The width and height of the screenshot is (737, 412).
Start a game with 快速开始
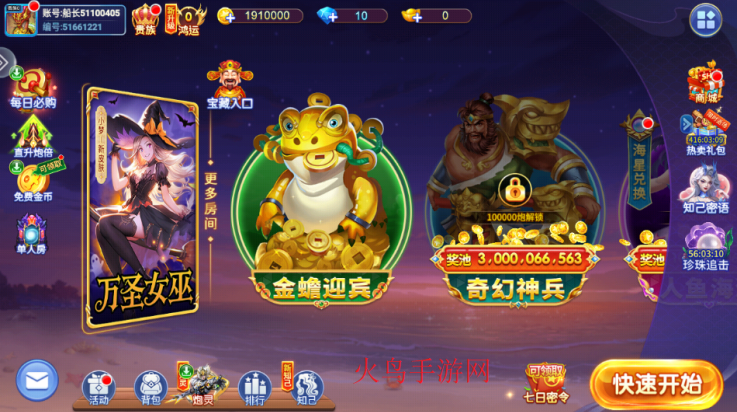coord(655,383)
